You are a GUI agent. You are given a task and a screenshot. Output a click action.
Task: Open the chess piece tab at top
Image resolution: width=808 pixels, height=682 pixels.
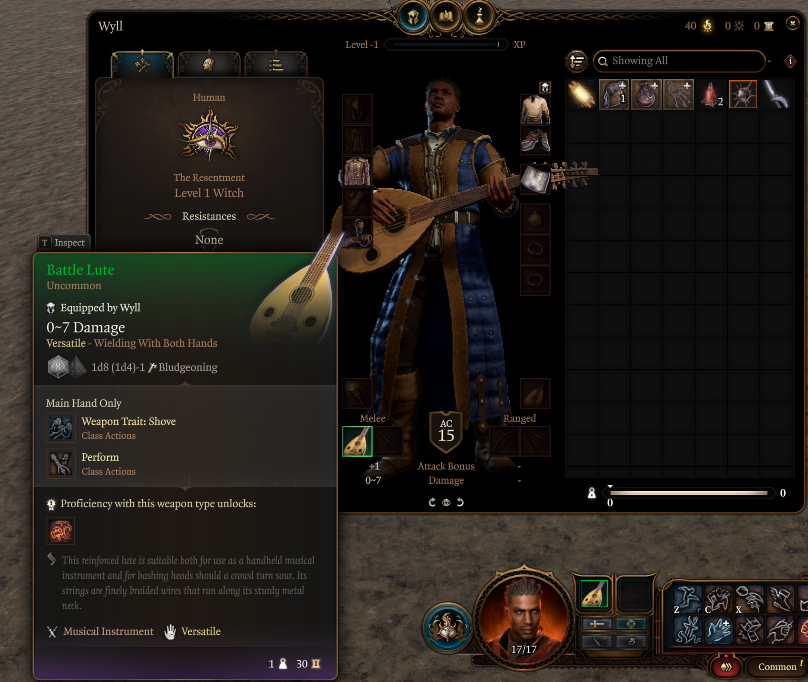coord(482,16)
